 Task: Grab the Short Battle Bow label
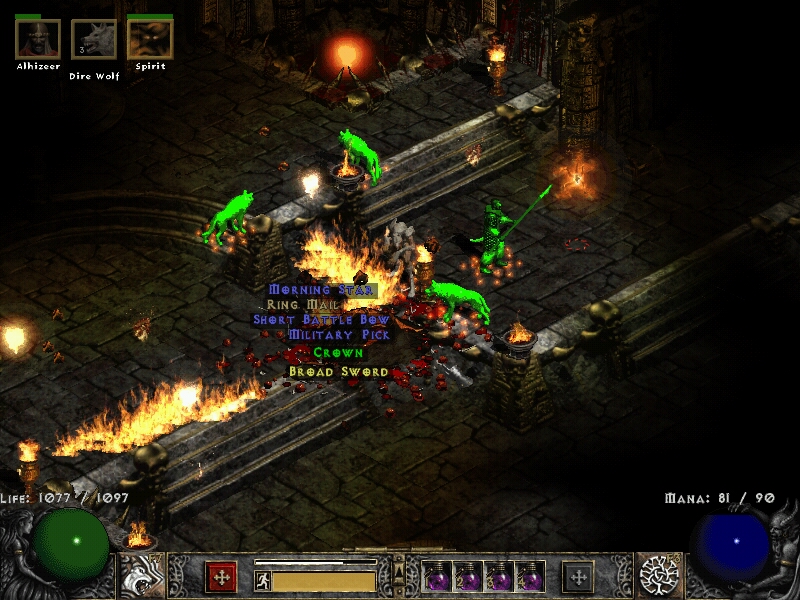[320, 320]
